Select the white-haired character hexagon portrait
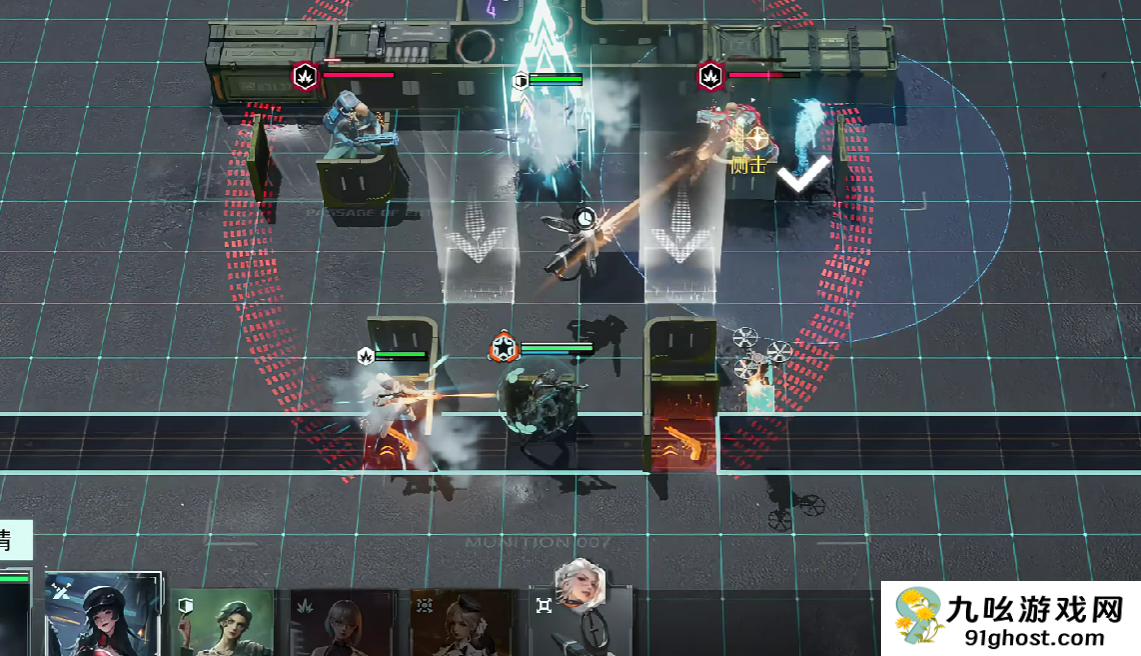 [581, 584]
